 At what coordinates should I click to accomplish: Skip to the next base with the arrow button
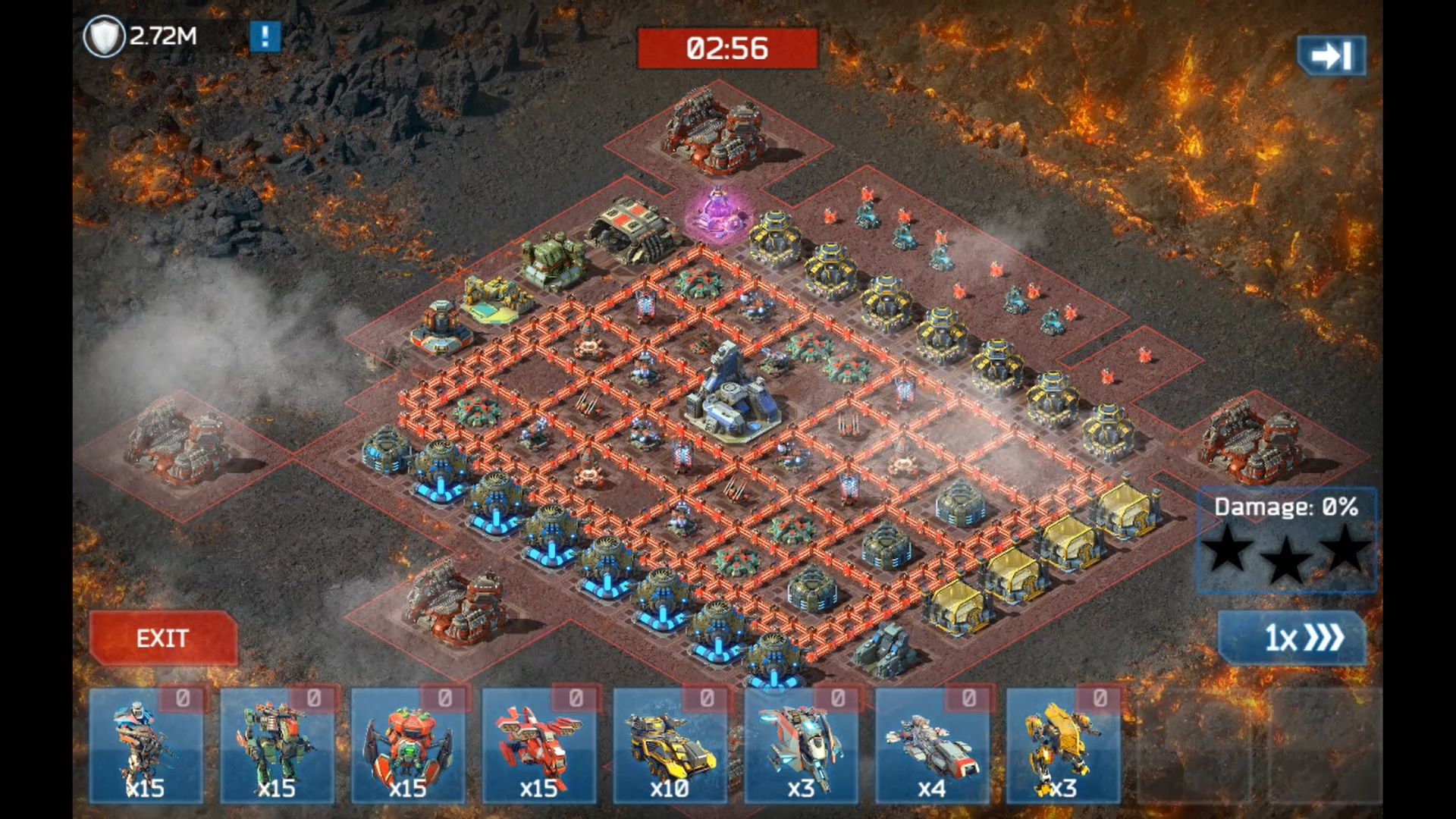pyautogui.click(x=1331, y=55)
